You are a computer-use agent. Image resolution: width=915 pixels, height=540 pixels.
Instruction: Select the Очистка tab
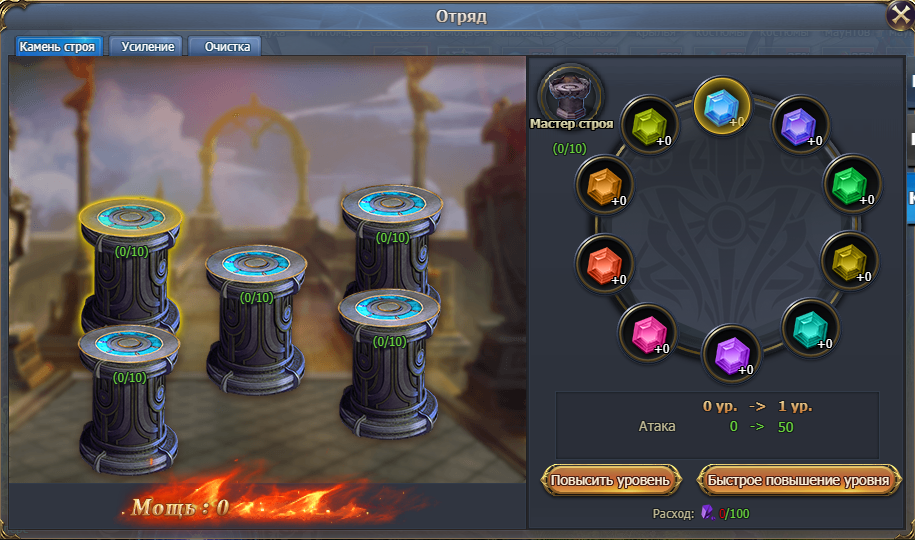click(x=226, y=47)
